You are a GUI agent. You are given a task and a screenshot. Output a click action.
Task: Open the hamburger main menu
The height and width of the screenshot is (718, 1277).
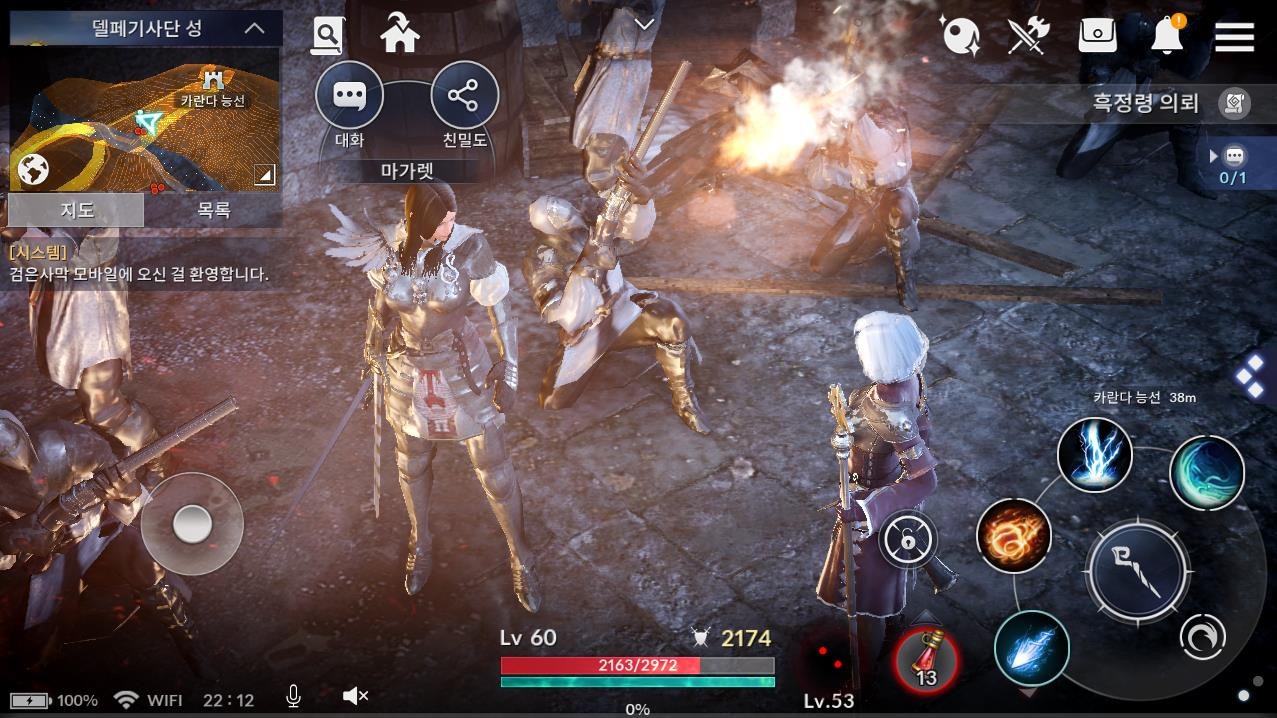[x=1234, y=37]
